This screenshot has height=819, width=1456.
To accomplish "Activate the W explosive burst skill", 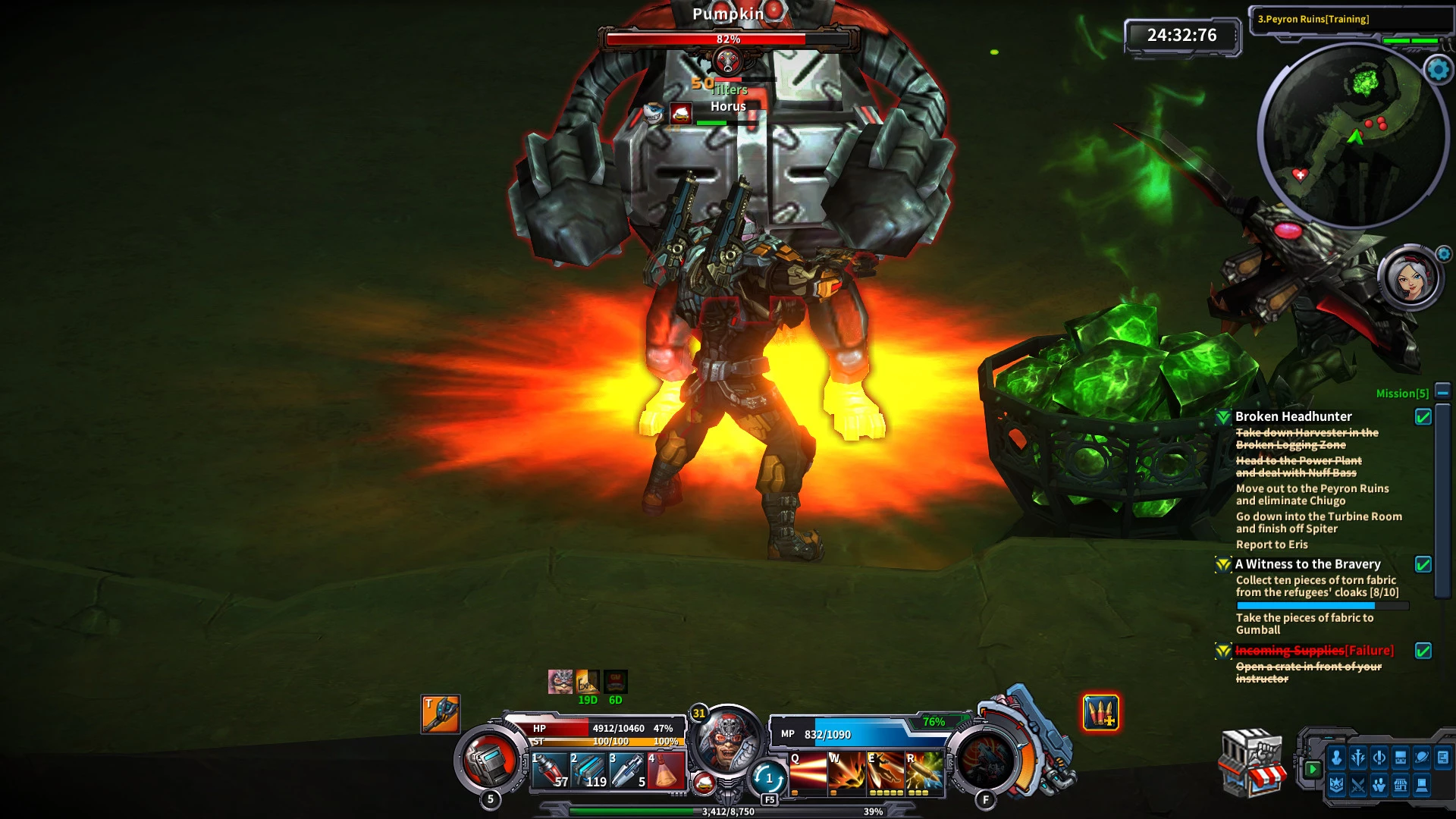I will point(846,772).
